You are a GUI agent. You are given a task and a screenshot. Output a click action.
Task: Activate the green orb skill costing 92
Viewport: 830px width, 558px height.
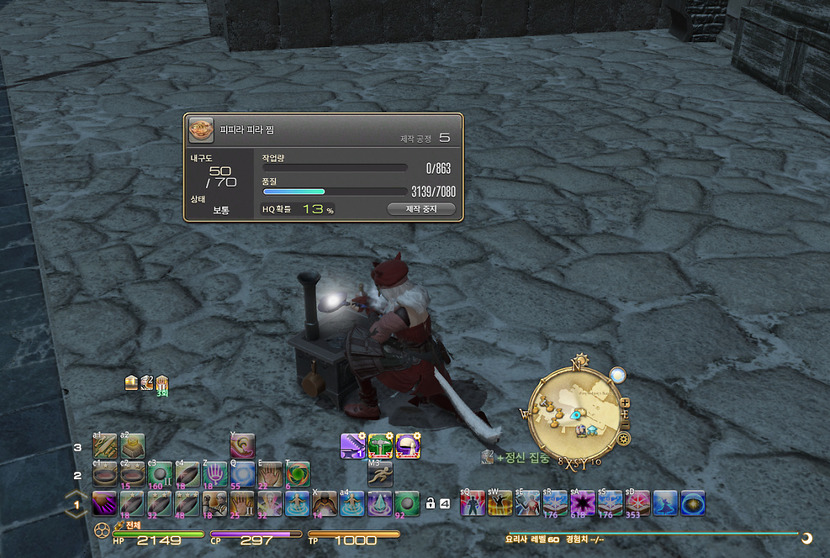click(x=406, y=502)
